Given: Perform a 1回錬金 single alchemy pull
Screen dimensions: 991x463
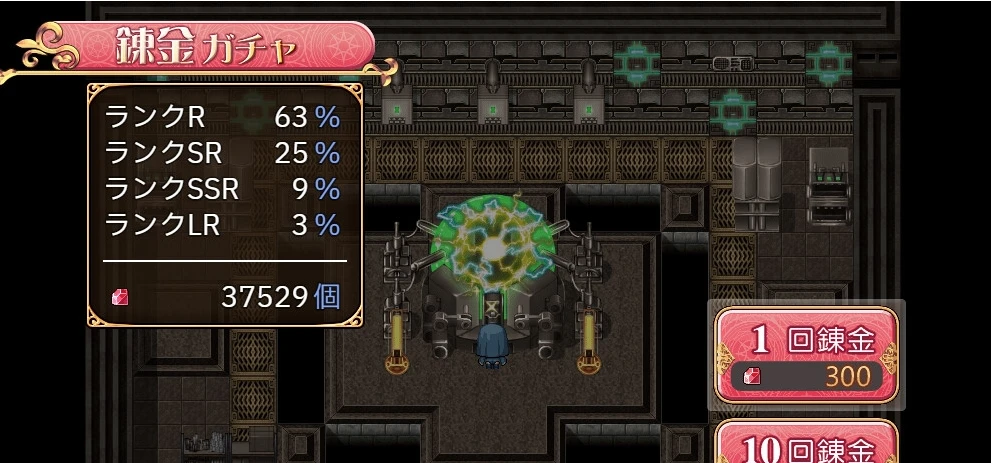Looking at the screenshot, I should click(806, 354).
